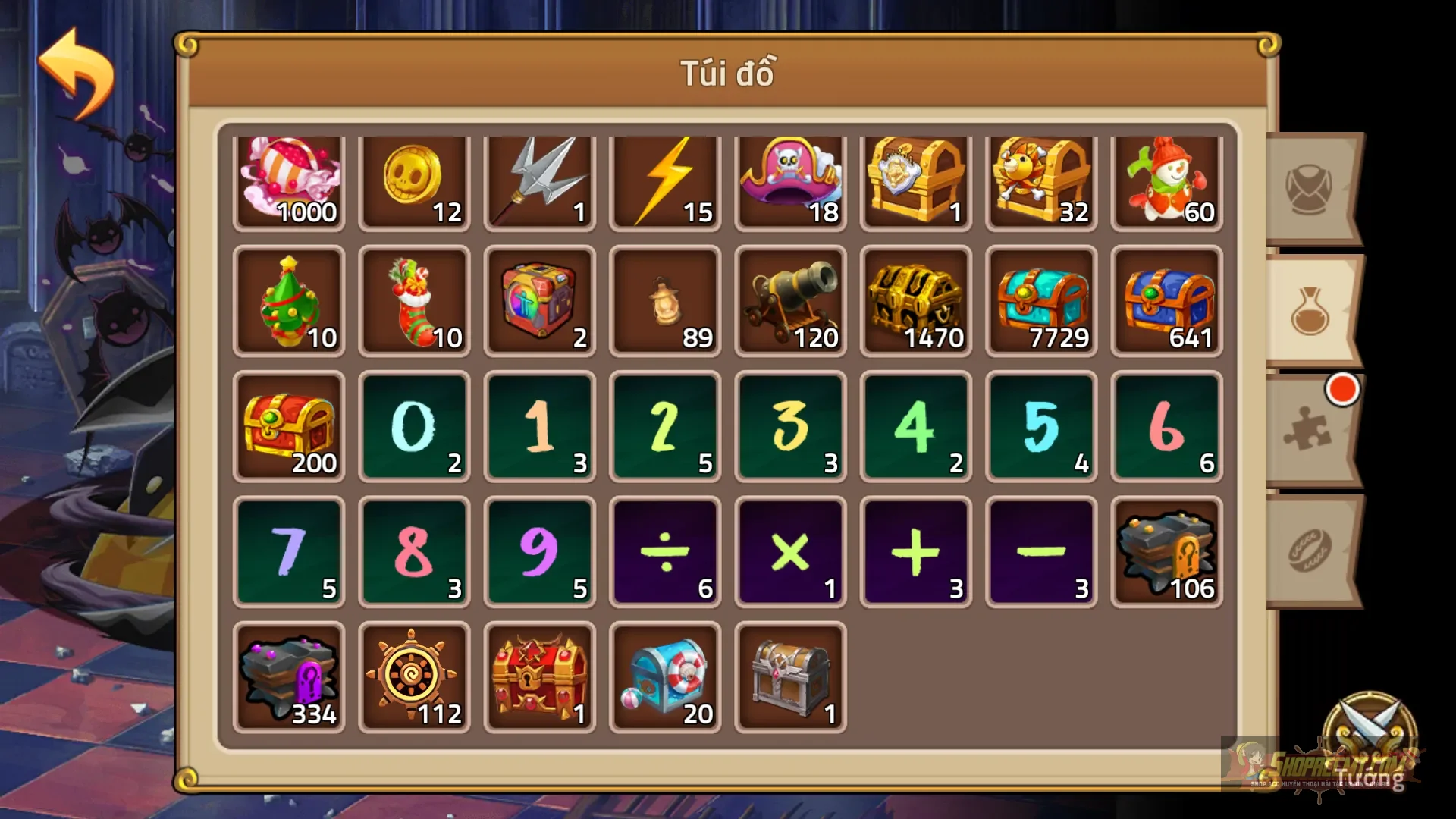Screen dimensions: 1456x819
Task: Open the puzzle piece tab with red notification
Action: (x=1308, y=432)
